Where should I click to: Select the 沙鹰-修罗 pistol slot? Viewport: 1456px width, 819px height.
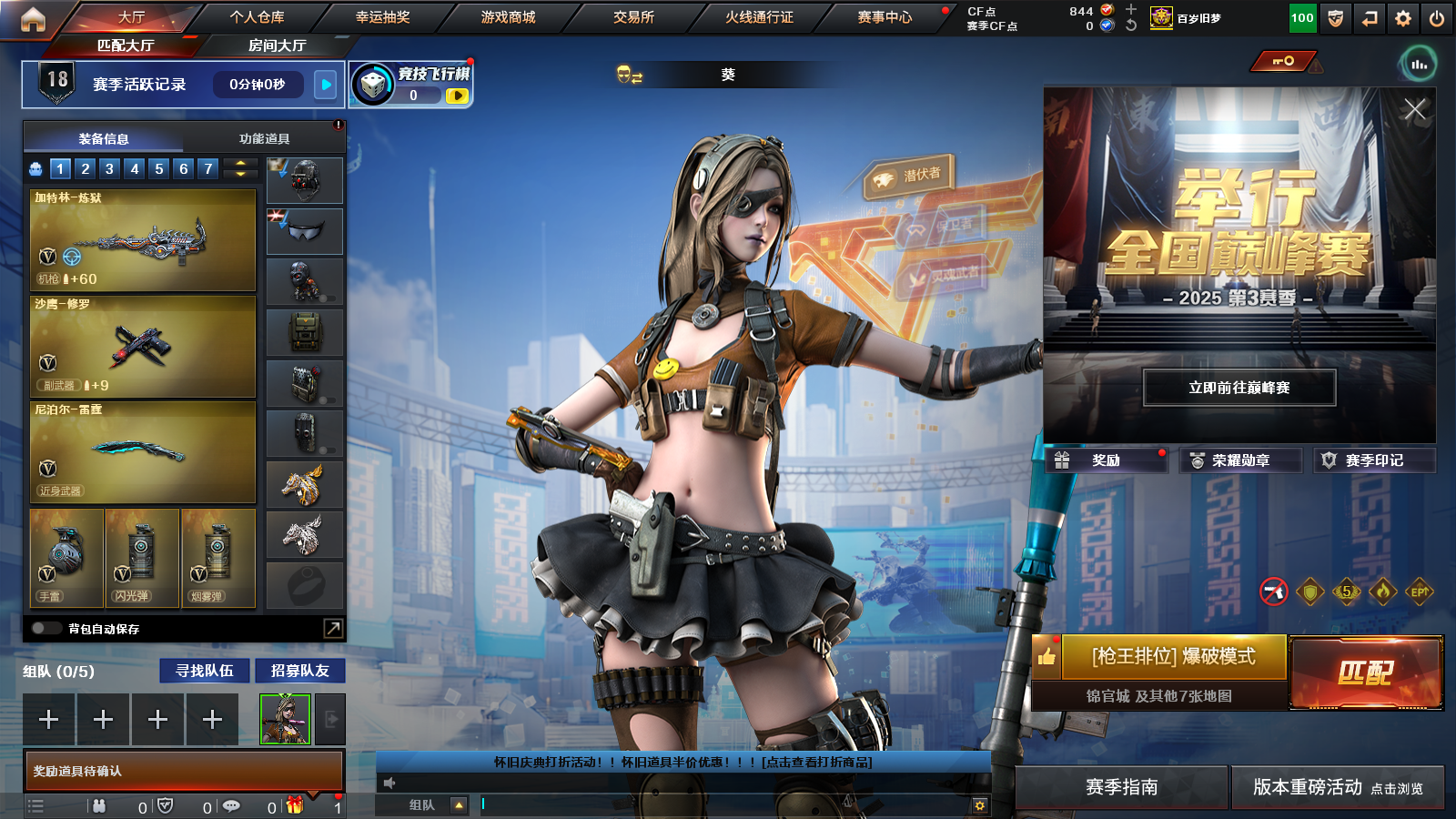tap(143, 347)
